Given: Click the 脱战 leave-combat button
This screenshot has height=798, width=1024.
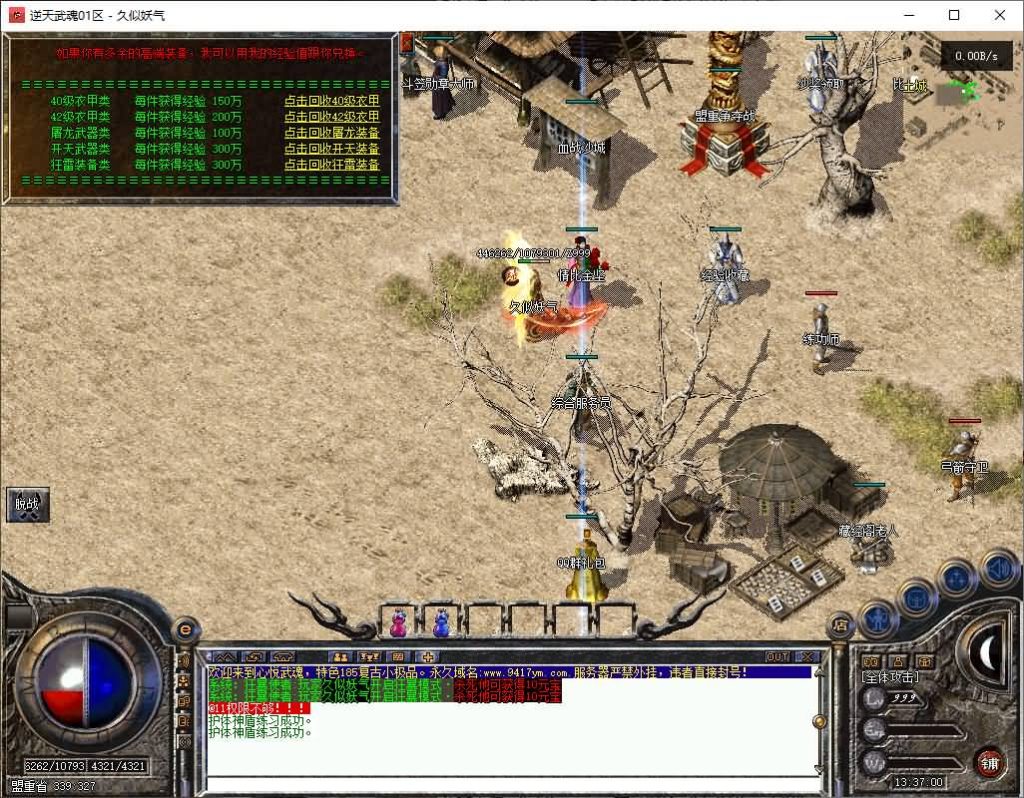Looking at the screenshot, I should point(27,505).
